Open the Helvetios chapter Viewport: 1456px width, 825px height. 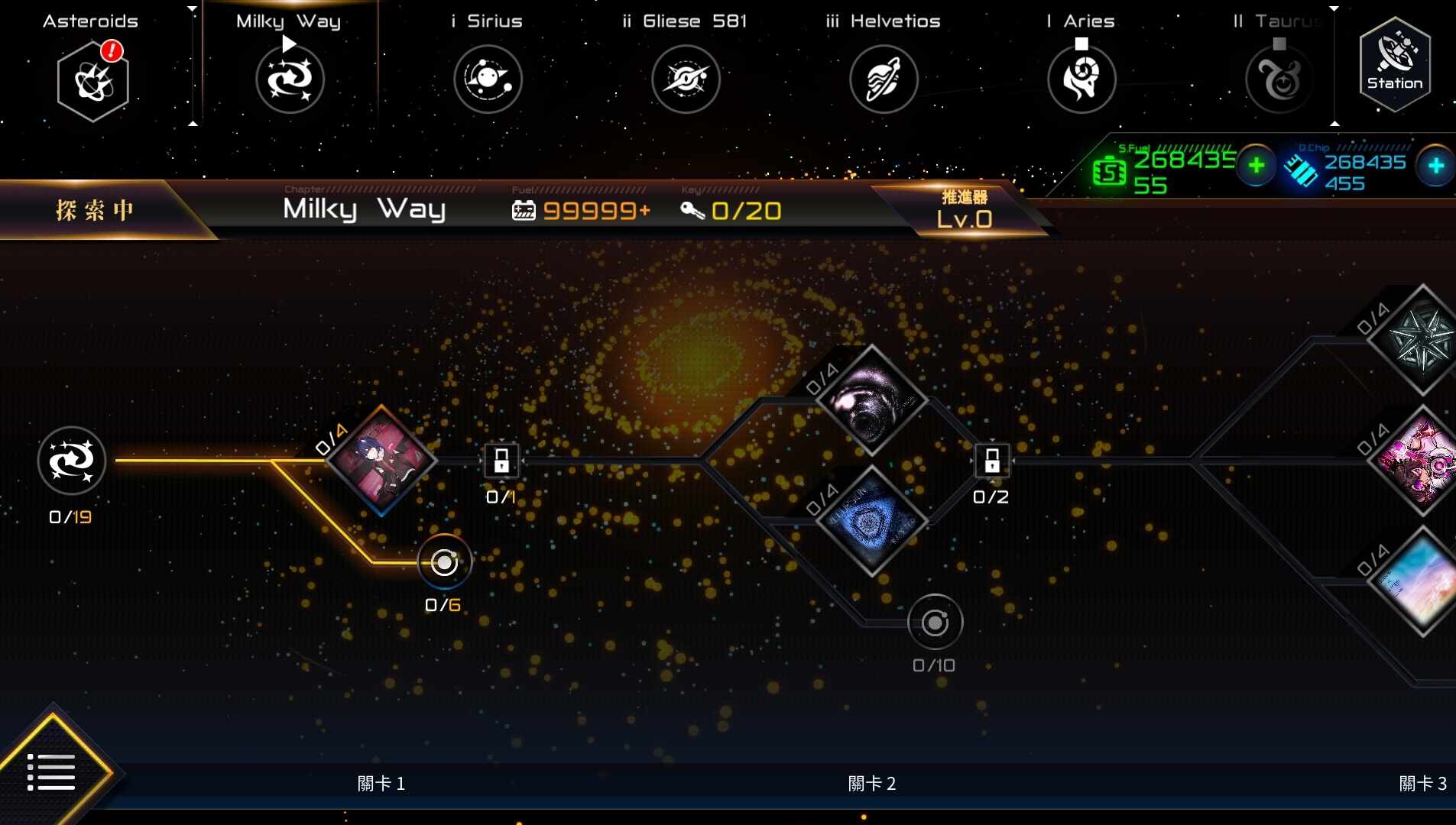[x=884, y=79]
